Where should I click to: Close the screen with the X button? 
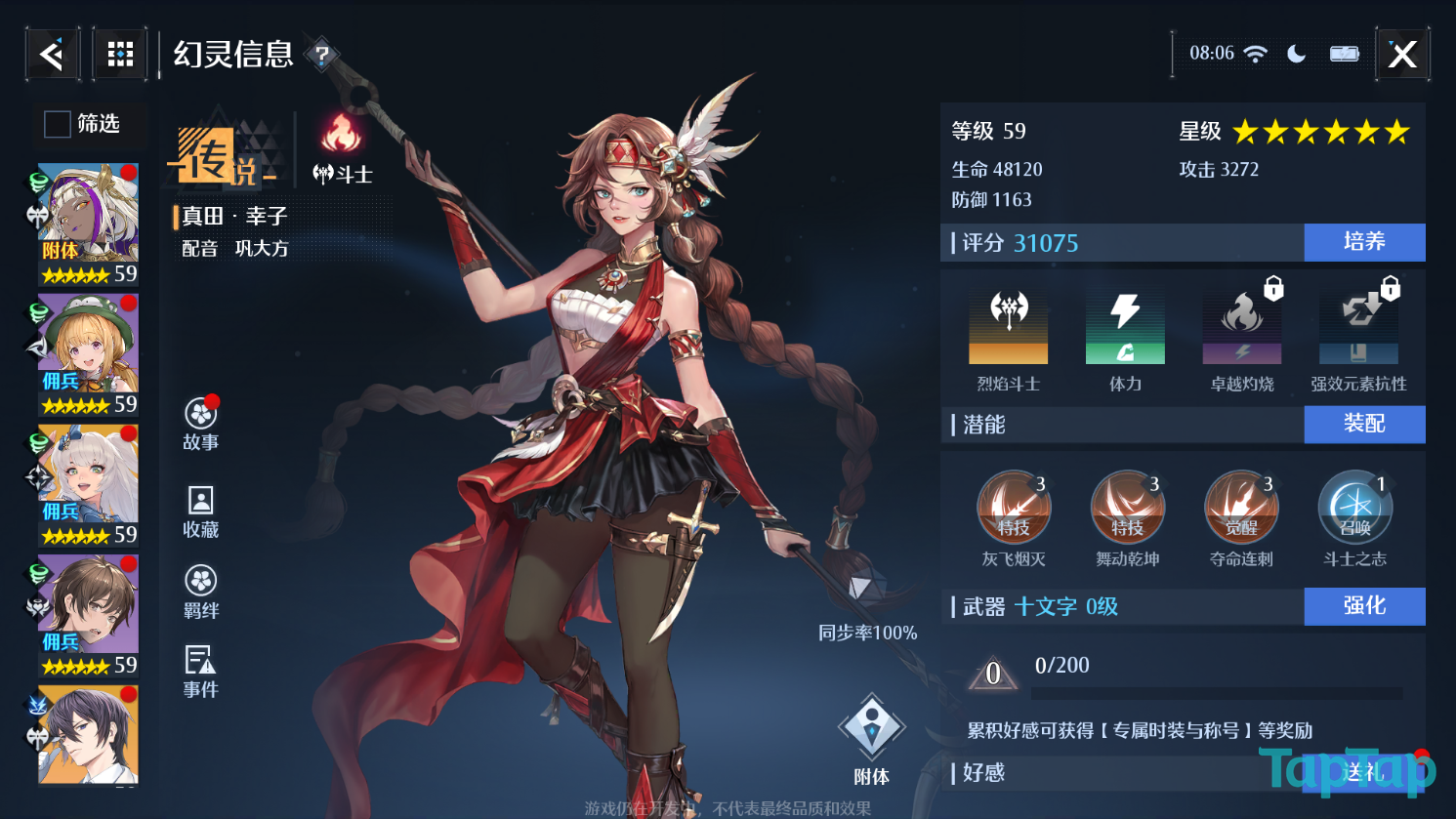[x=1402, y=54]
